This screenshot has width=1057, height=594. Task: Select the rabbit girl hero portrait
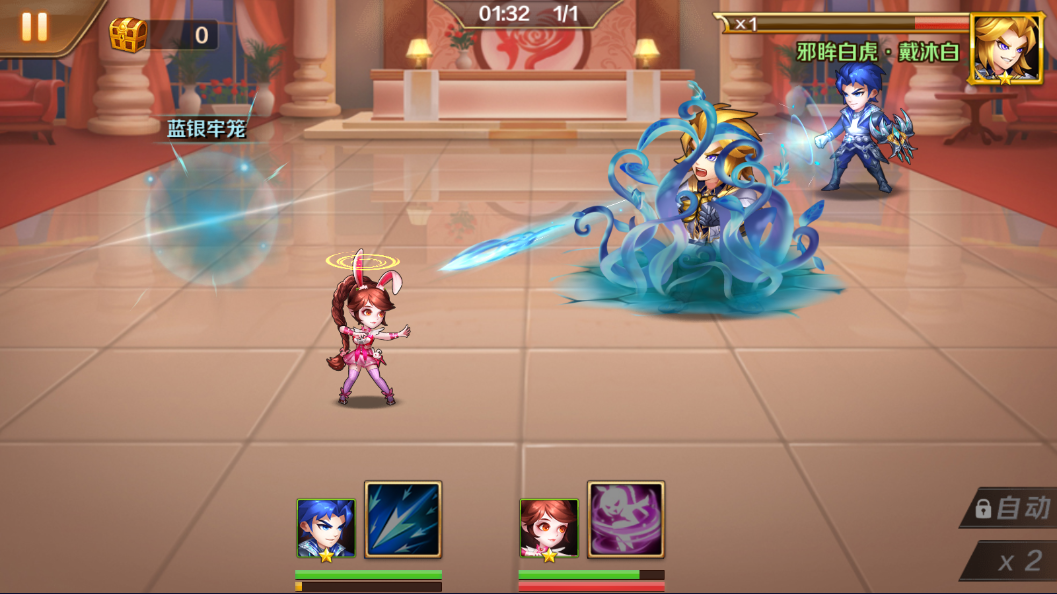(x=549, y=528)
